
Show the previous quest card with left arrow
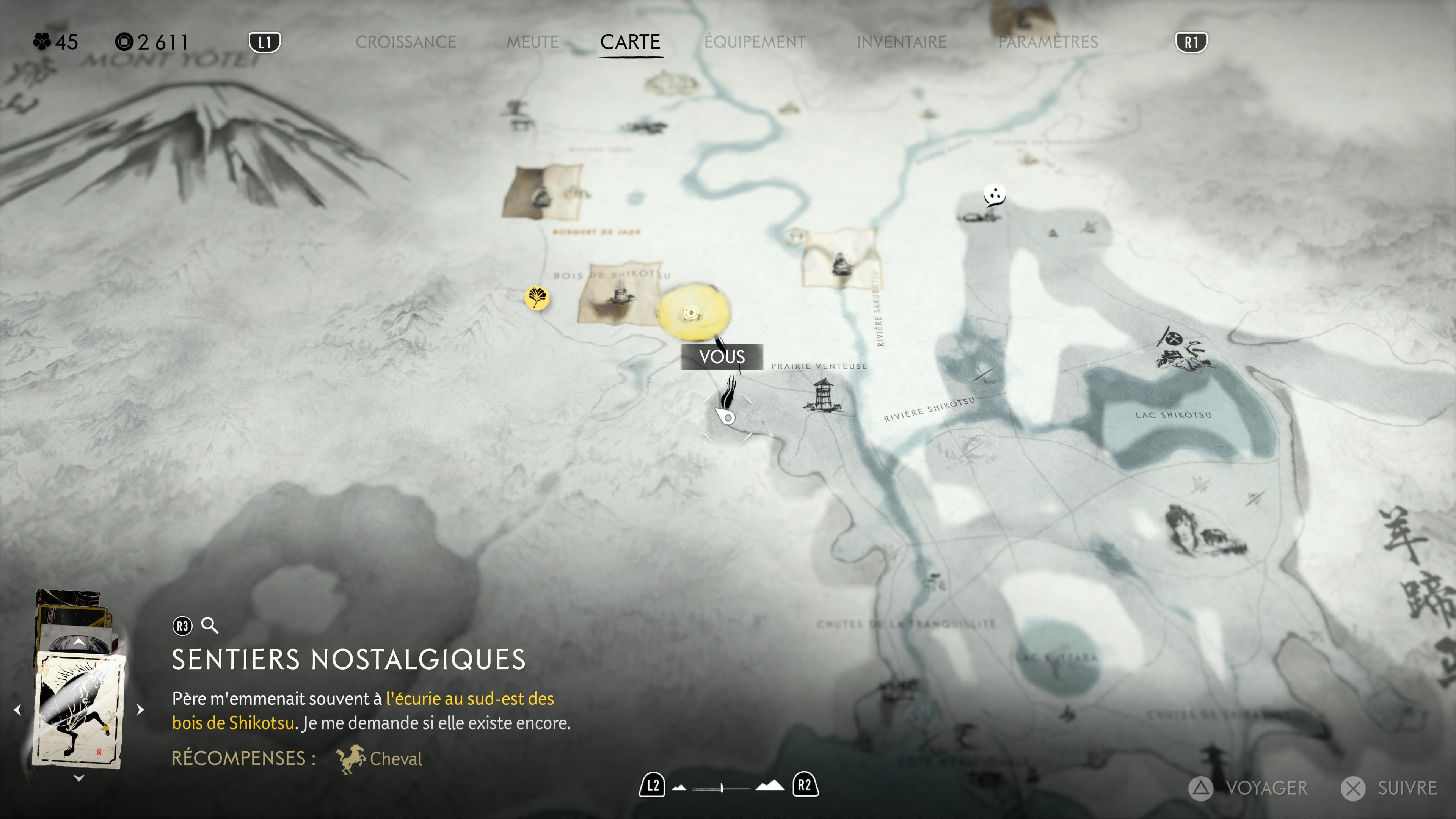tap(17, 709)
